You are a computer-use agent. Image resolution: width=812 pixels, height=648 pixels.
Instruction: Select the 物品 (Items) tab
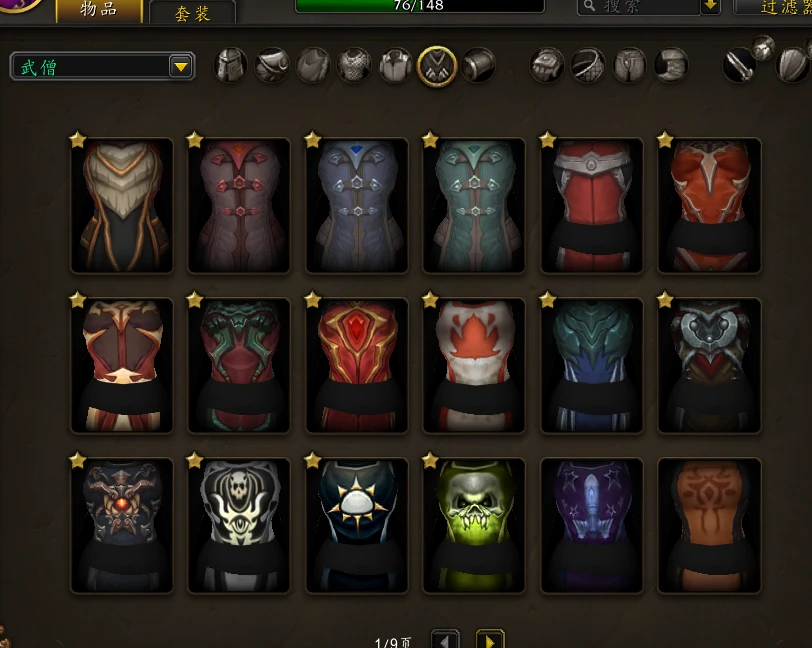click(x=96, y=10)
